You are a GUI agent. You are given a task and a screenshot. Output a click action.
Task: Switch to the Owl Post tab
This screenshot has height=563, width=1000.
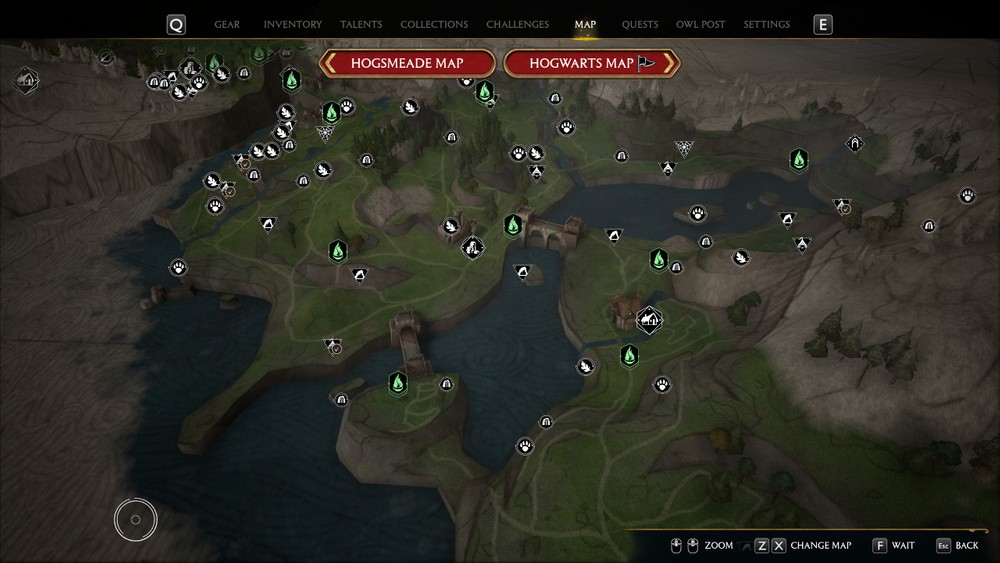(x=700, y=24)
